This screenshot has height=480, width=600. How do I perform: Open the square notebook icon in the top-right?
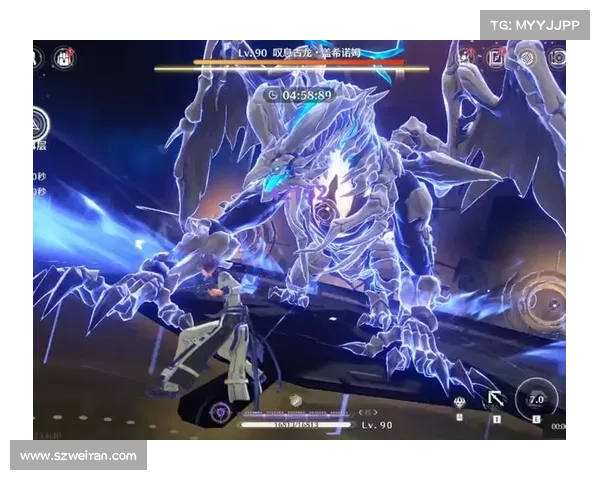[x=497, y=58]
